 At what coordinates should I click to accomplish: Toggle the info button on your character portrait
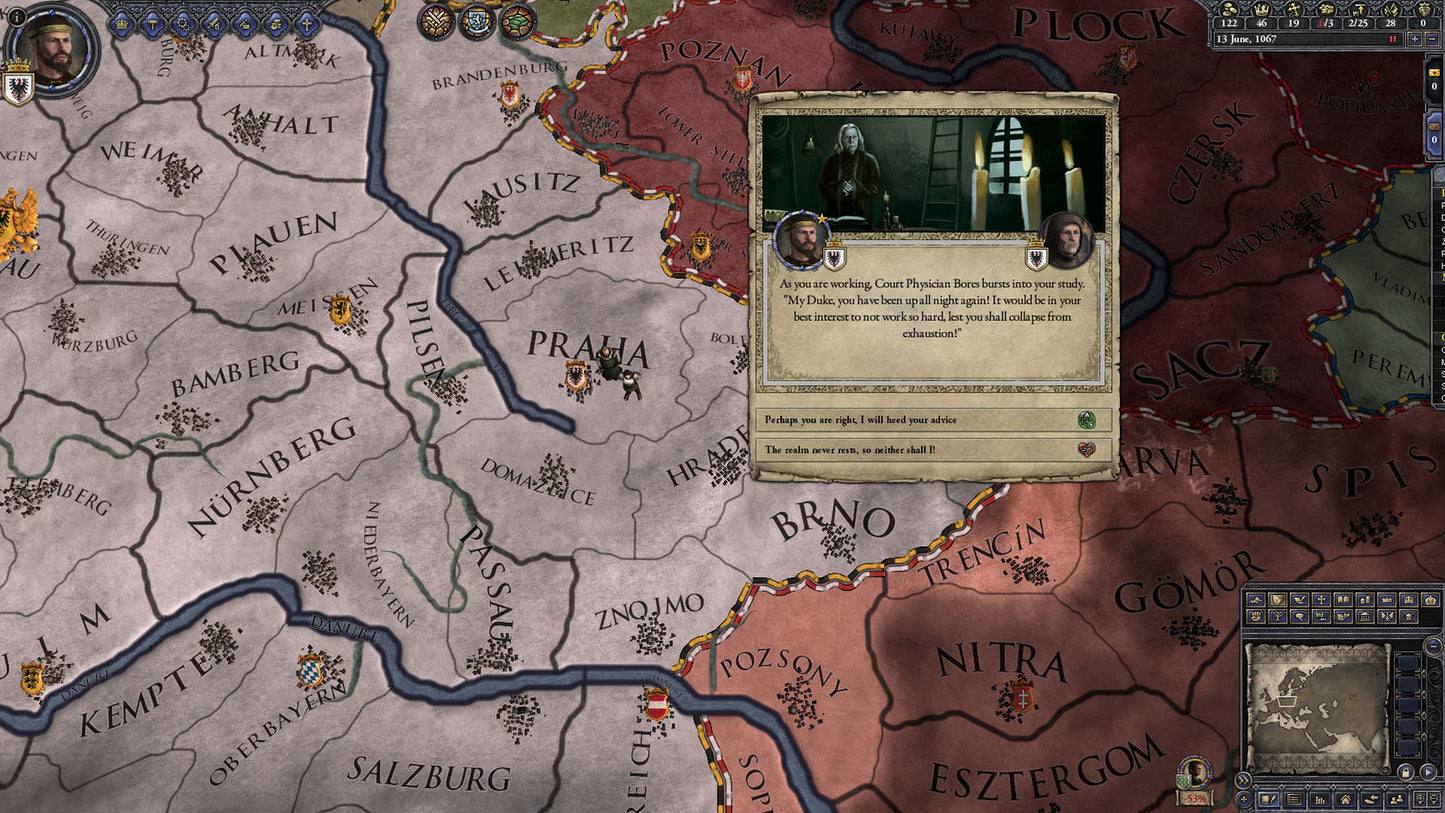(x=17, y=16)
